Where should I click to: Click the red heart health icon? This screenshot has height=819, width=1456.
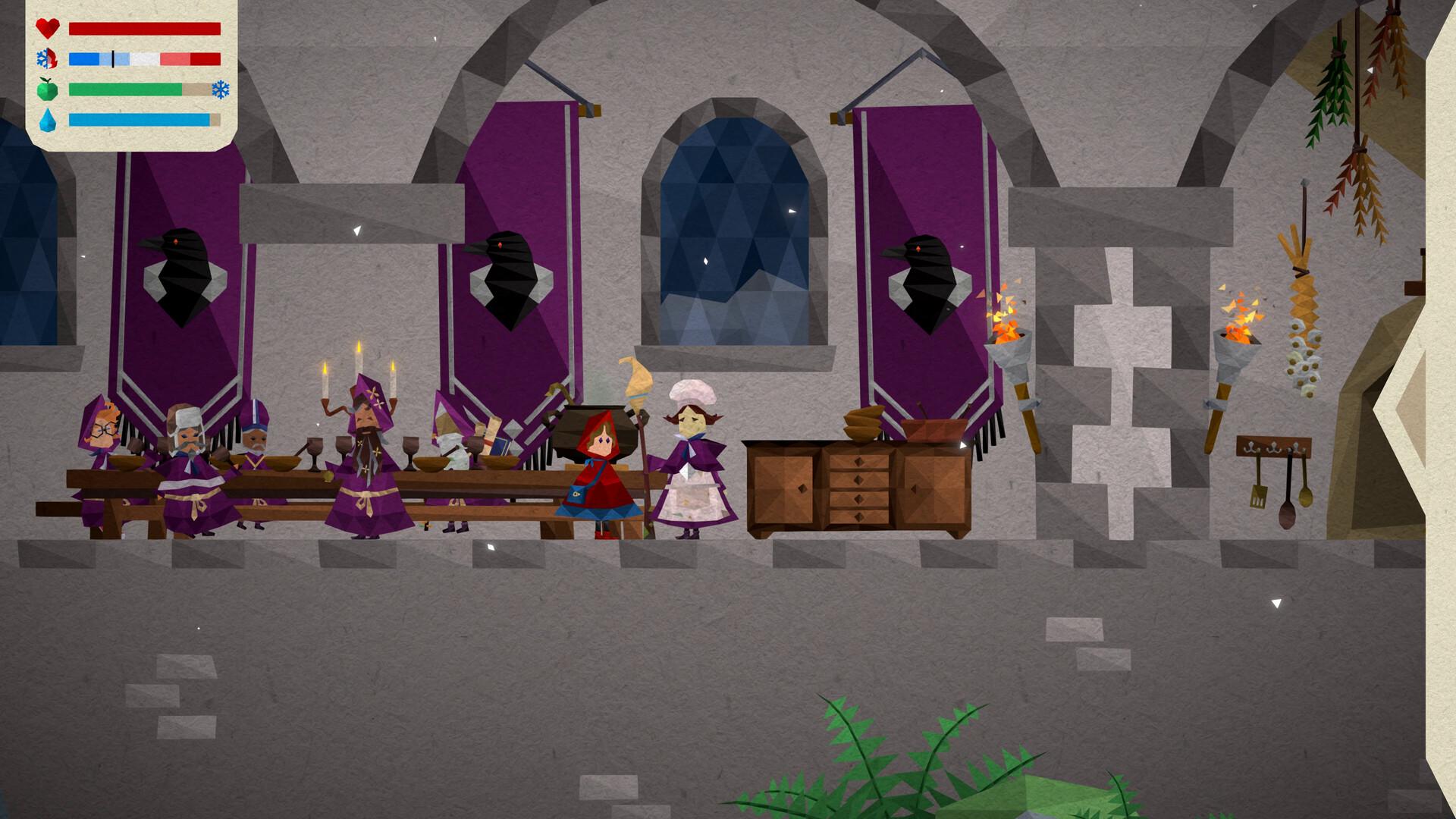pos(47,29)
